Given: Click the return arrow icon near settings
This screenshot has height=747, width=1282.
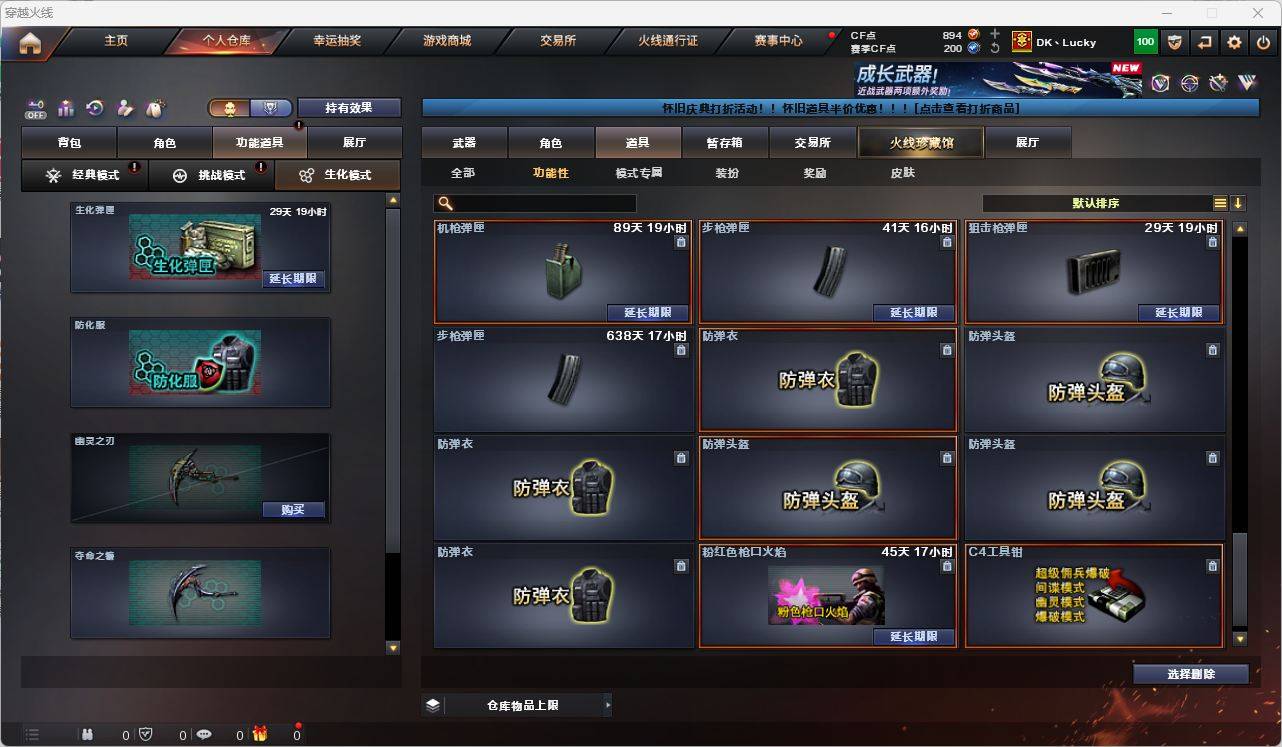Looking at the screenshot, I should tap(1203, 41).
